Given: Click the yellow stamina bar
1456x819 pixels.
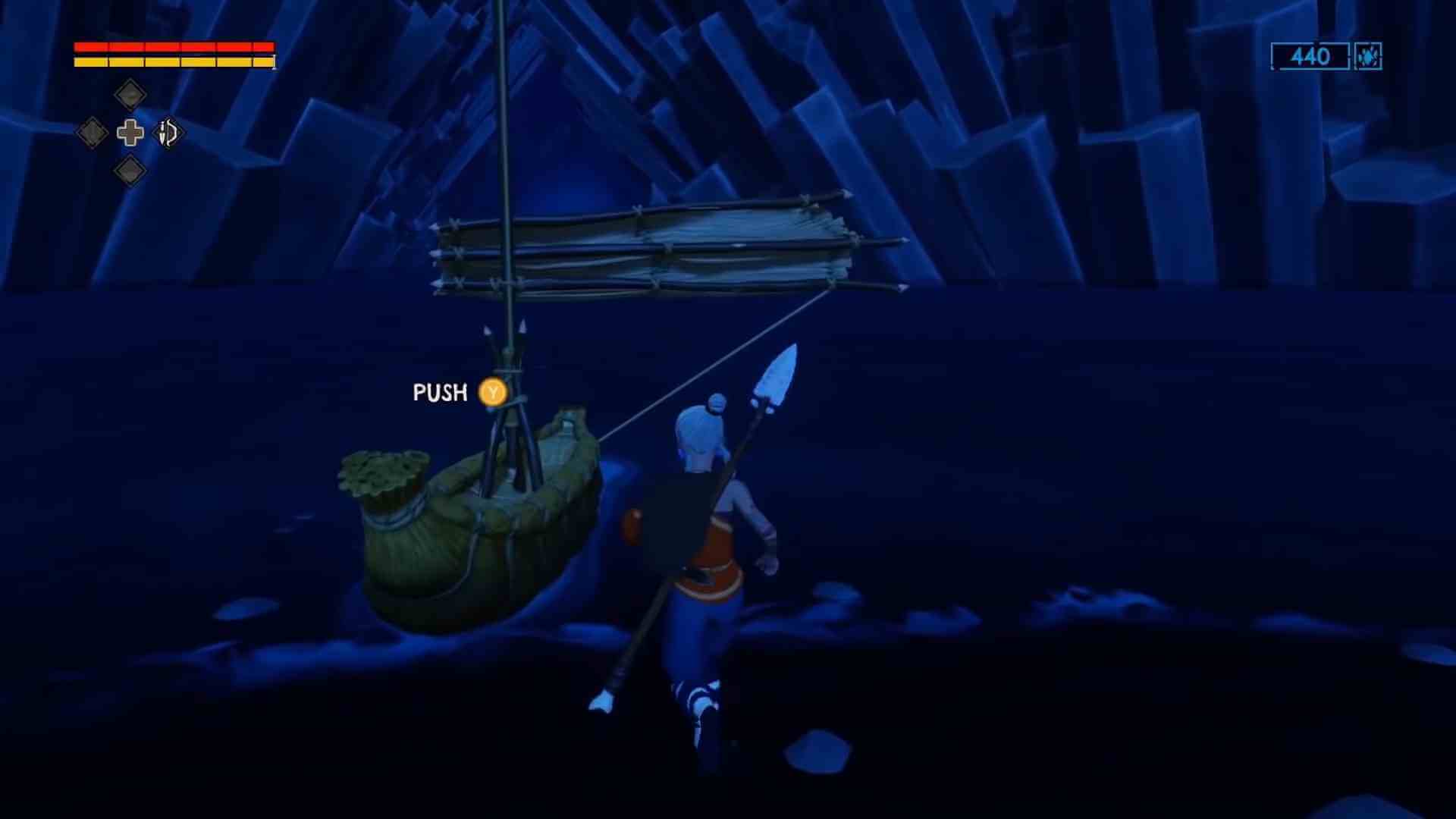Looking at the screenshot, I should tap(173, 61).
